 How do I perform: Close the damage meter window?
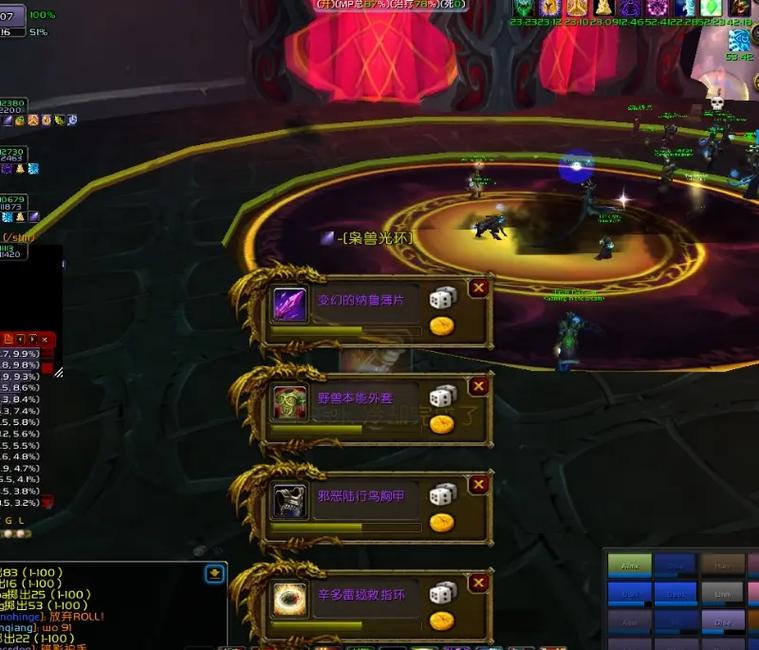pos(45,340)
